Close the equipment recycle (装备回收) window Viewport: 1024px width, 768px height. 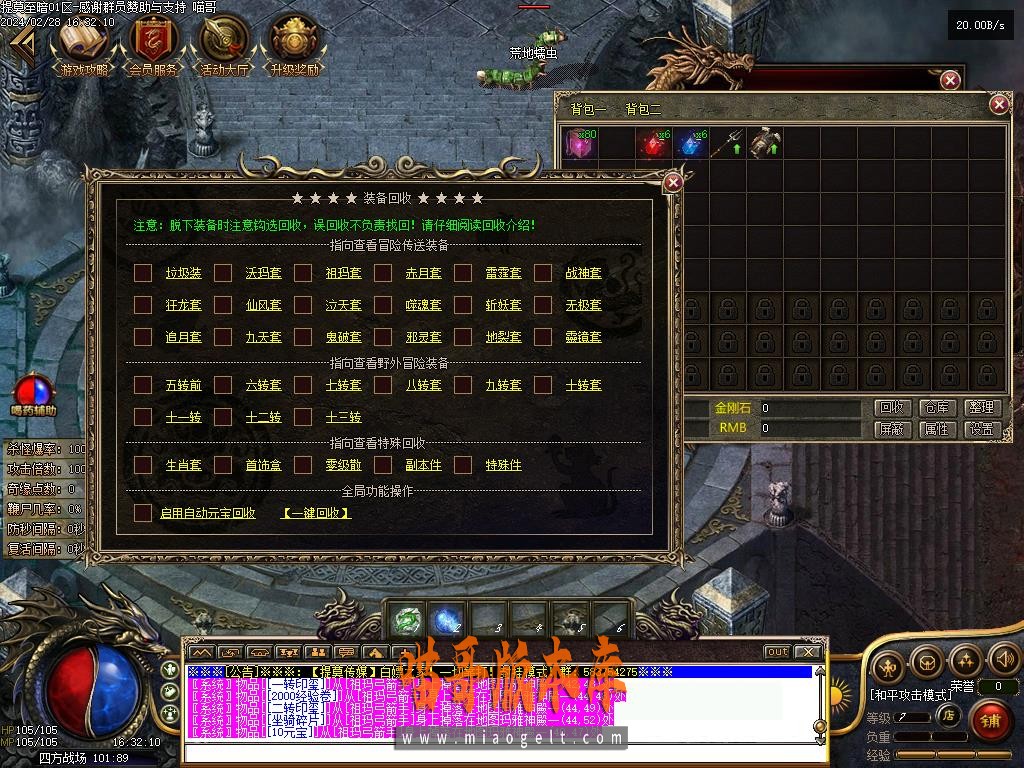[673, 182]
